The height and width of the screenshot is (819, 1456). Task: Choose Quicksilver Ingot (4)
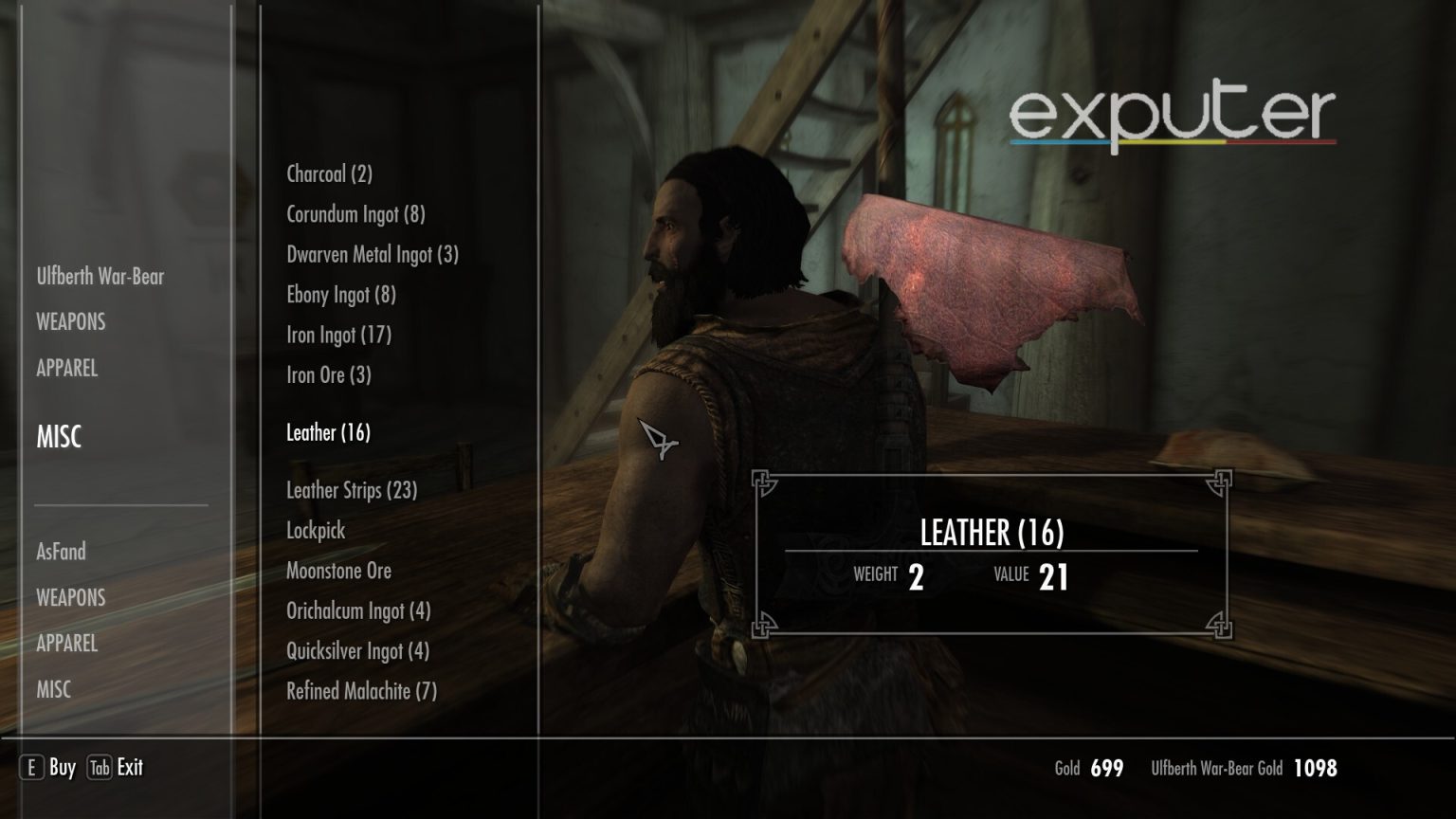(357, 651)
